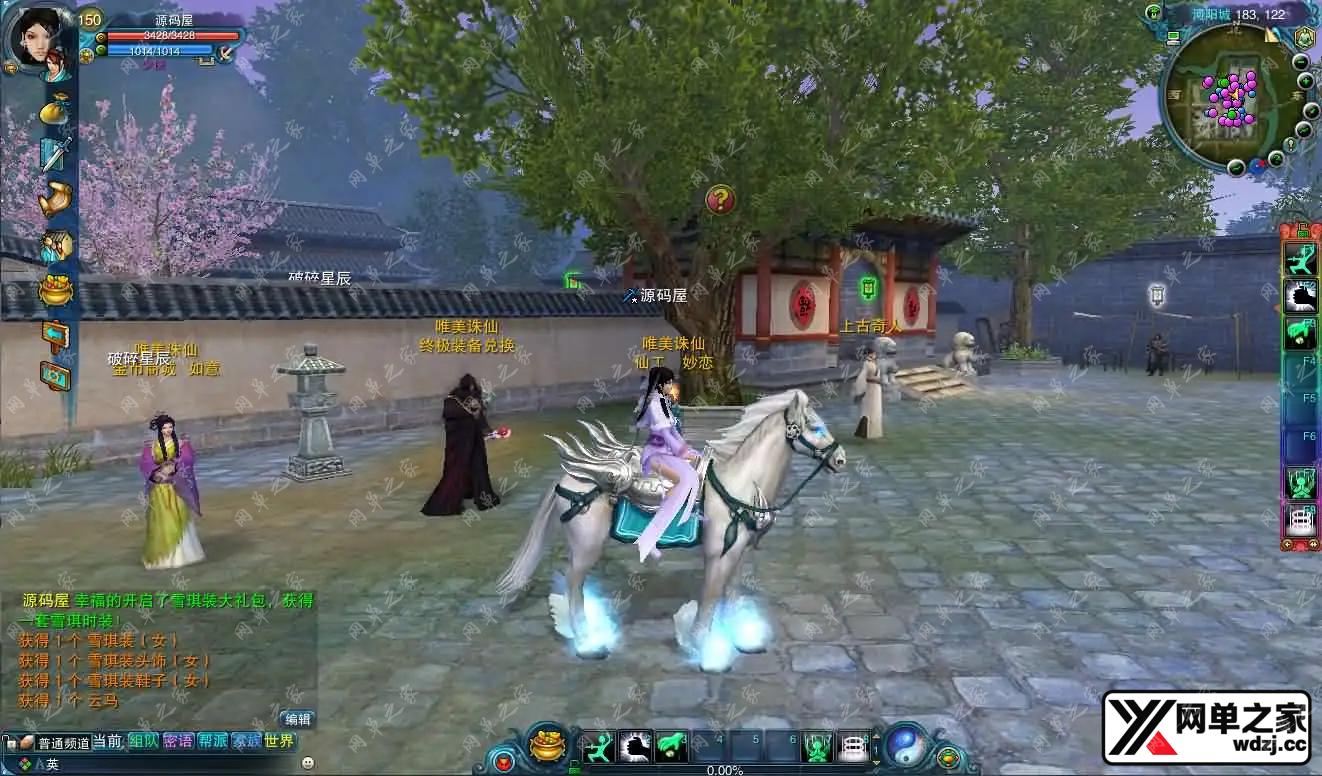Click the golden teapot sidebar icon
Screen dimensions: 1322x776
55,199
